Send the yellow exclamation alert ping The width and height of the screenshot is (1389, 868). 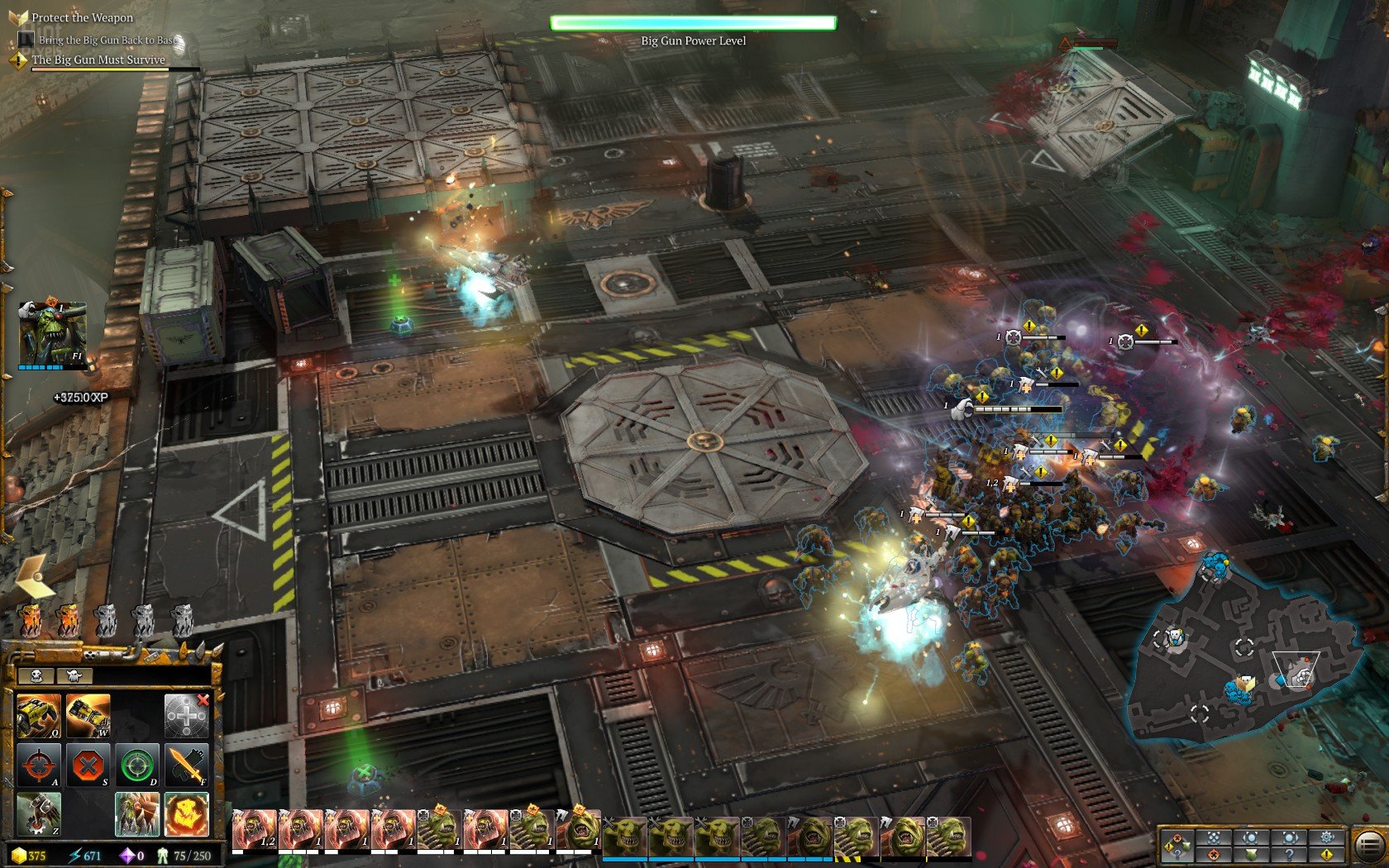coord(1327,855)
